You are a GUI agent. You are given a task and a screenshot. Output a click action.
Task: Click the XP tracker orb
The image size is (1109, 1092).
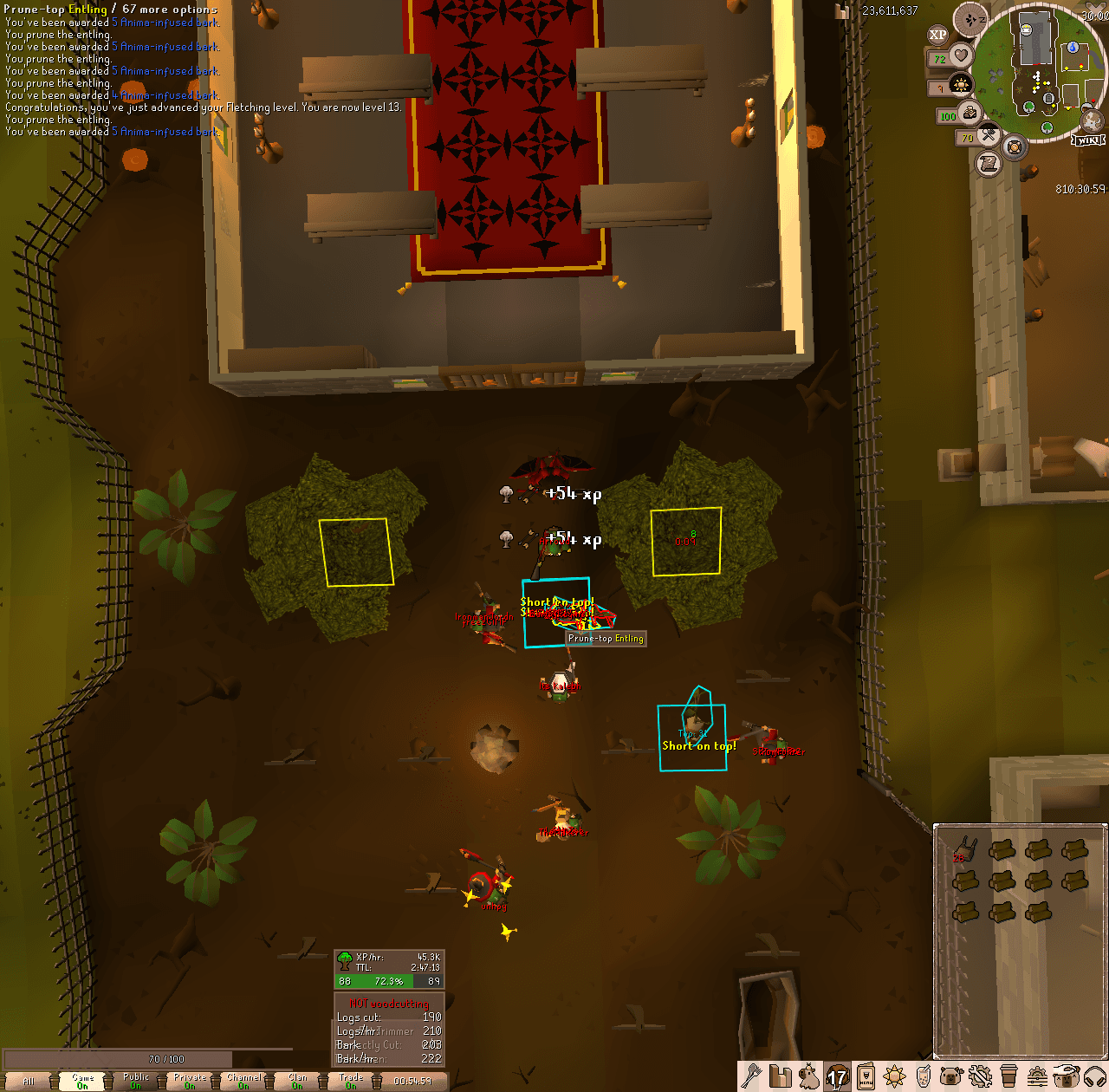[x=936, y=36]
